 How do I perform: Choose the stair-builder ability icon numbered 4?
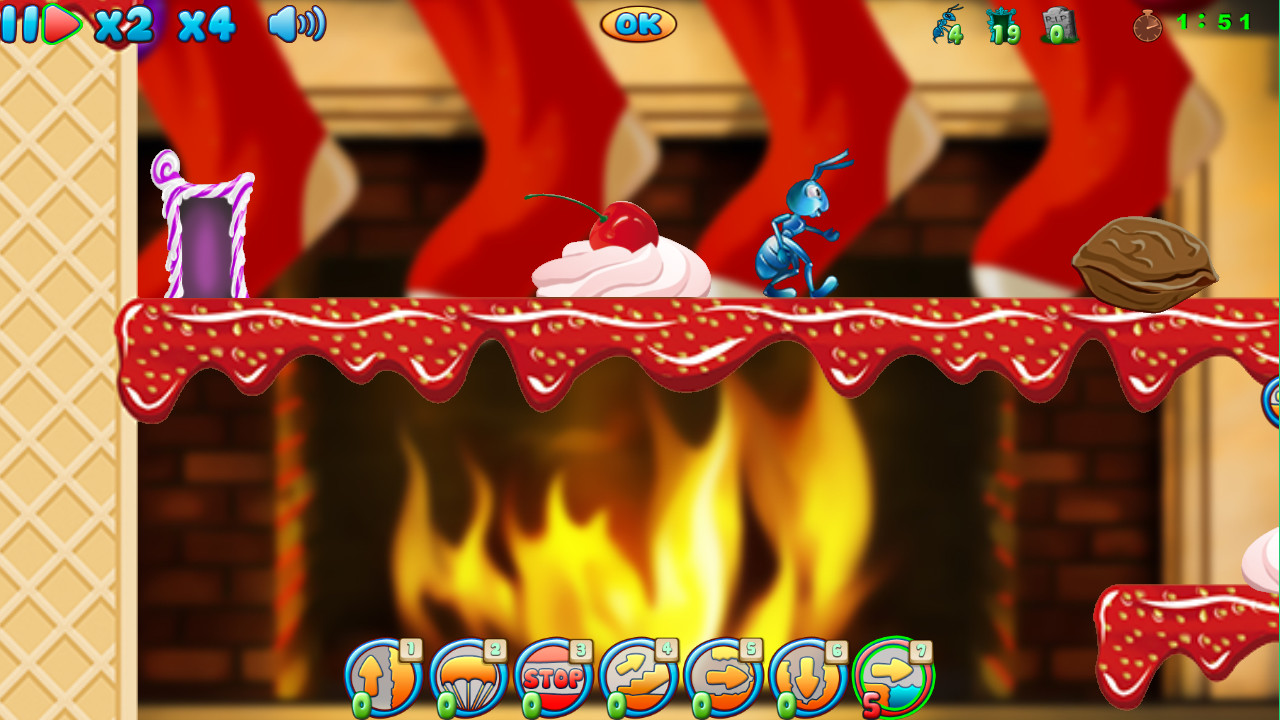click(635, 675)
